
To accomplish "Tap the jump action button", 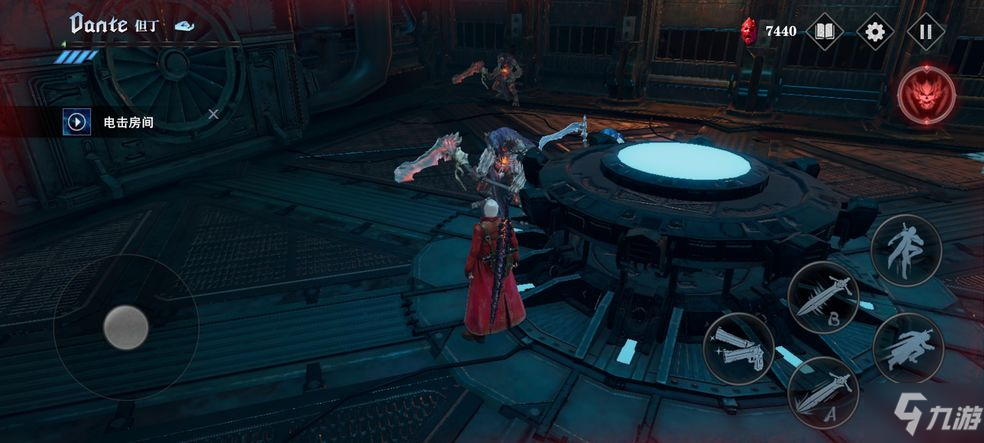I will (905, 249).
